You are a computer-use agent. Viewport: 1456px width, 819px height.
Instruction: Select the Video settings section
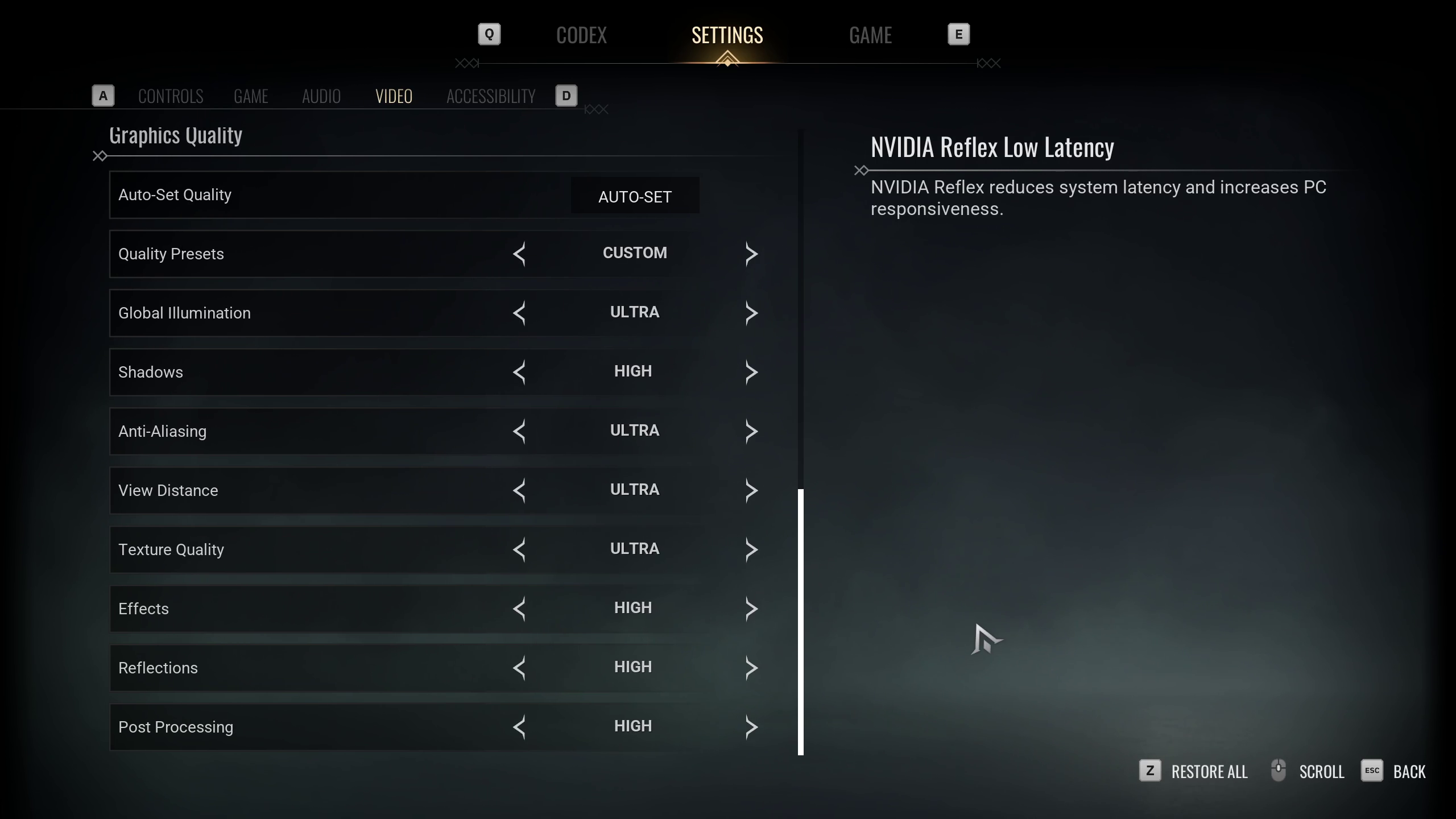[394, 96]
